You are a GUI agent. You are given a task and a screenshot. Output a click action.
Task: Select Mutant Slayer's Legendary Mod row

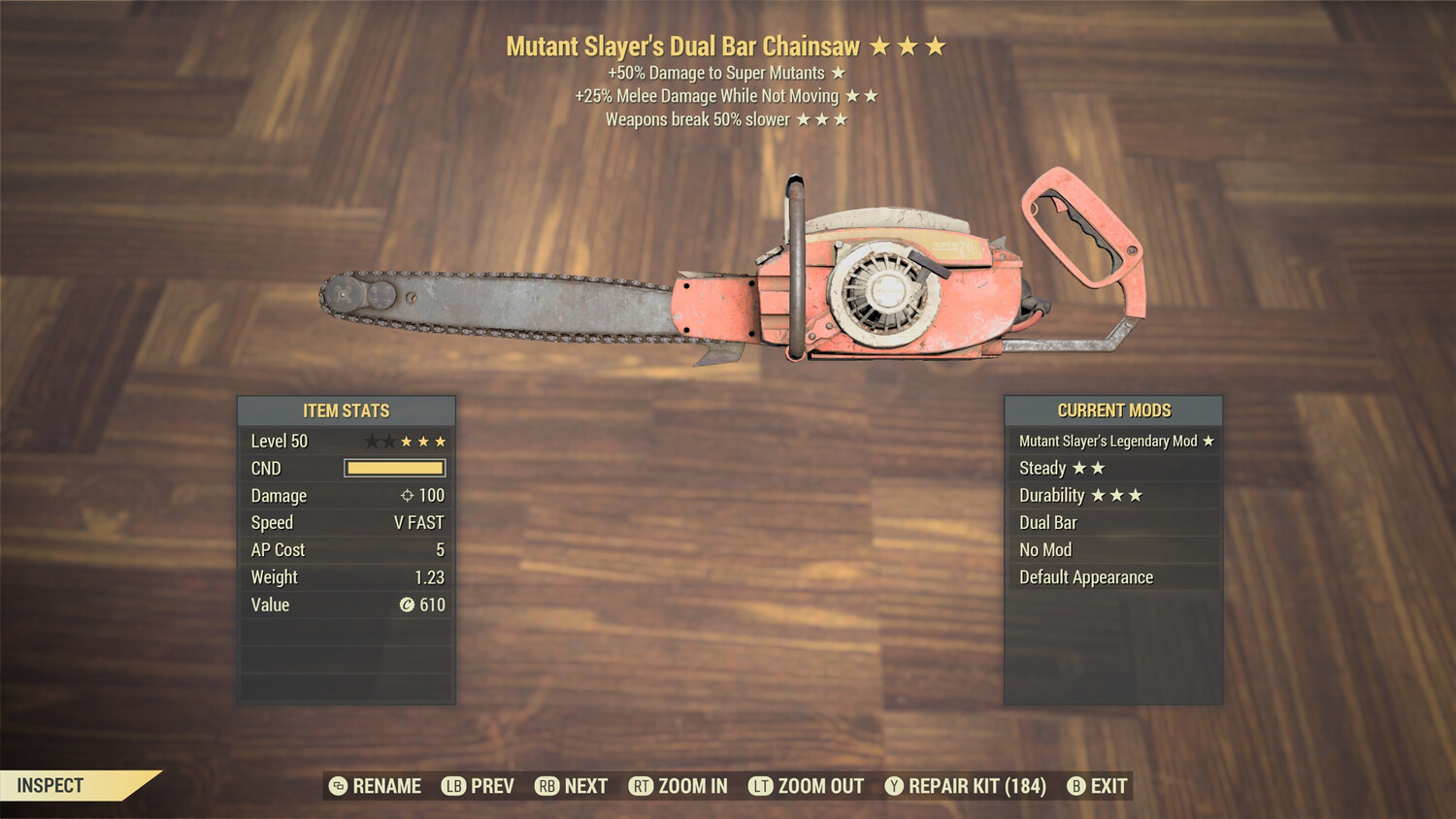coord(1113,441)
